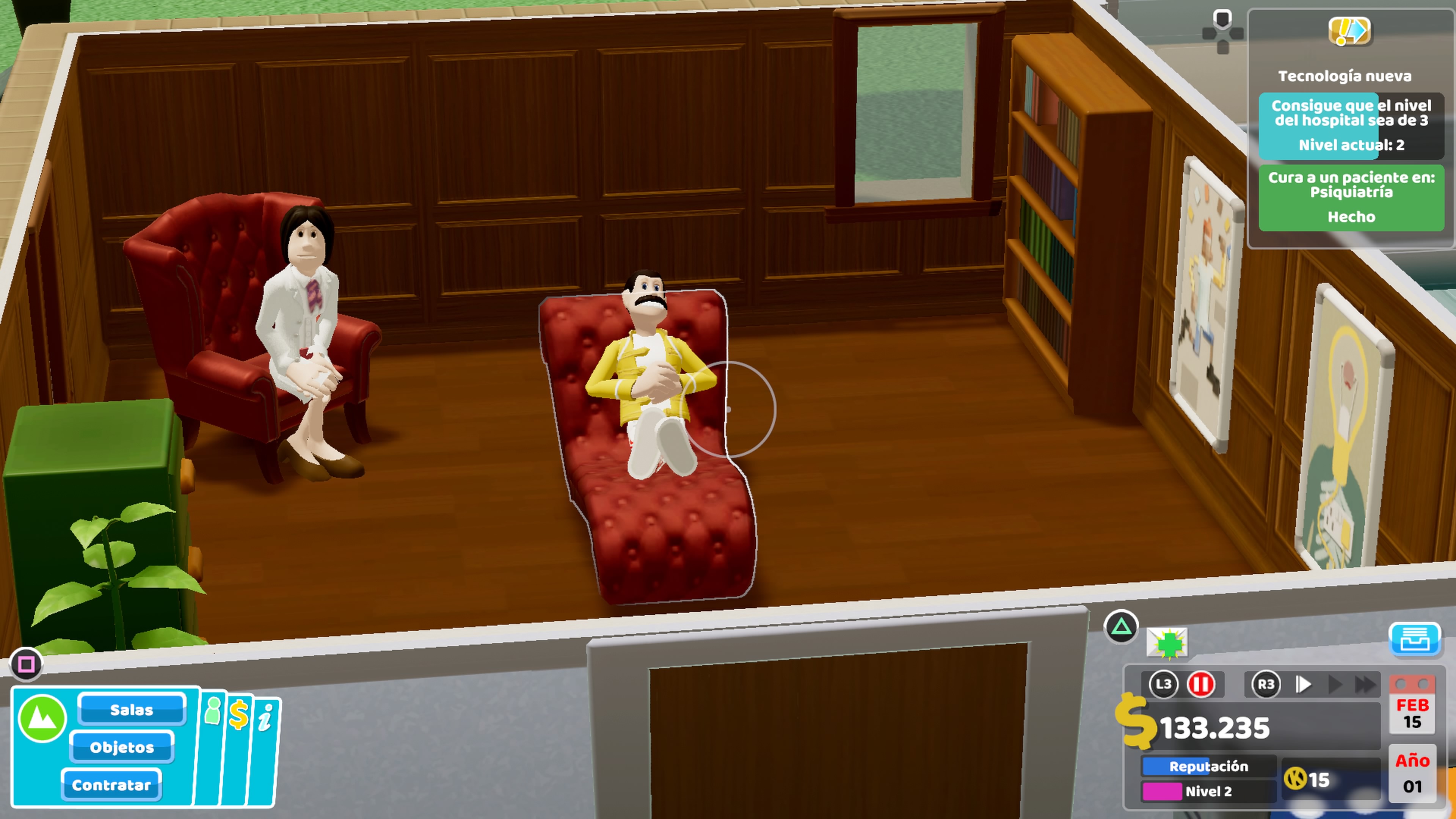Open the blue inbox tray
This screenshot has width=1456, height=819.
tap(1414, 640)
